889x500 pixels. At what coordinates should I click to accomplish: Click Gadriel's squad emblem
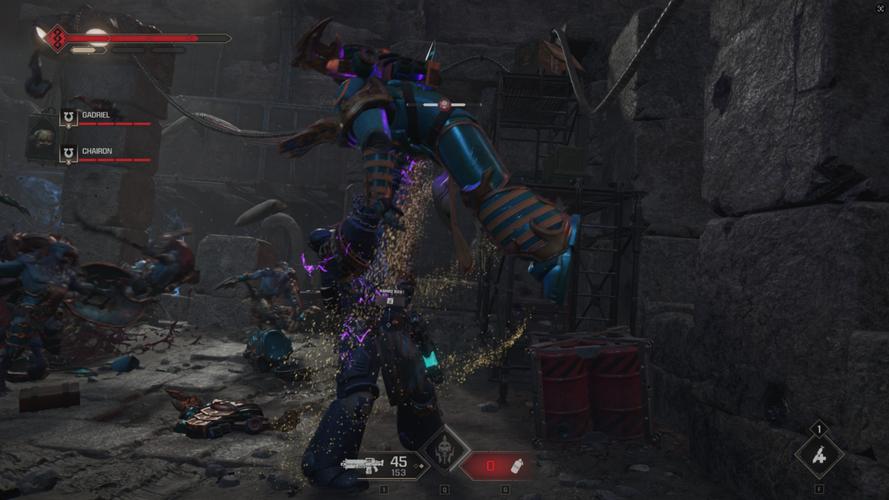(68, 118)
